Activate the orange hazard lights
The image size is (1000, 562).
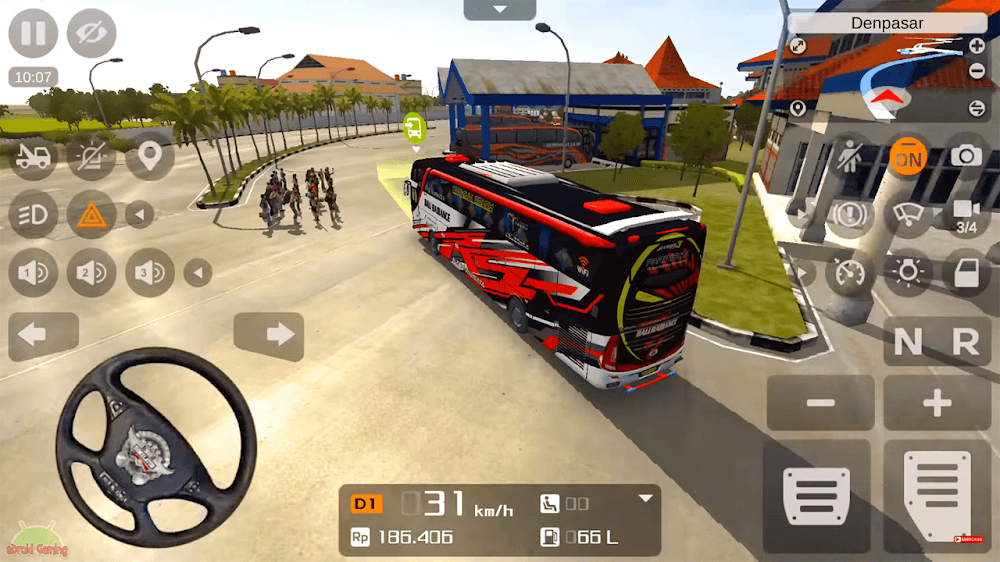point(92,214)
